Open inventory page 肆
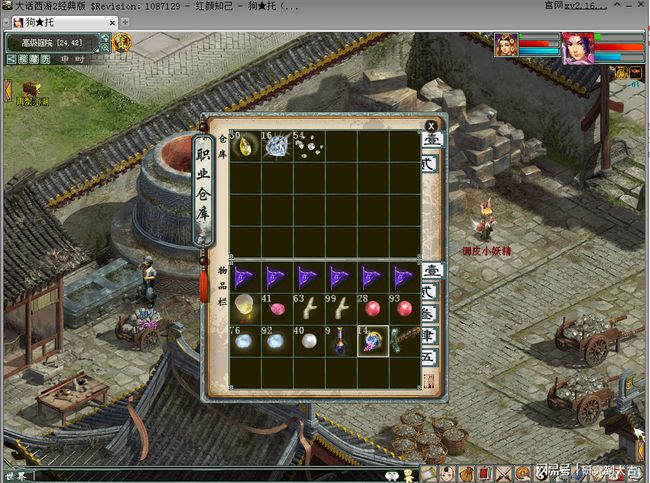Image resolution: width=650 pixels, height=483 pixels. pyautogui.click(x=432, y=334)
